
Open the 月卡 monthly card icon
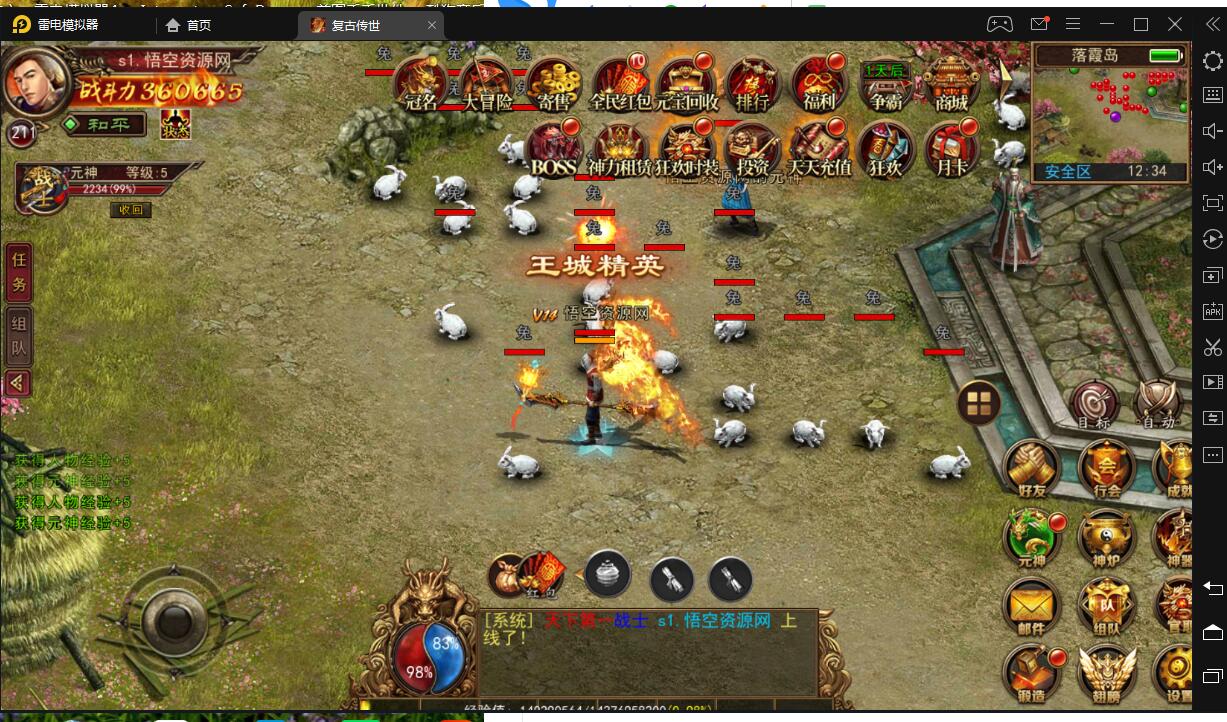pyautogui.click(x=951, y=148)
